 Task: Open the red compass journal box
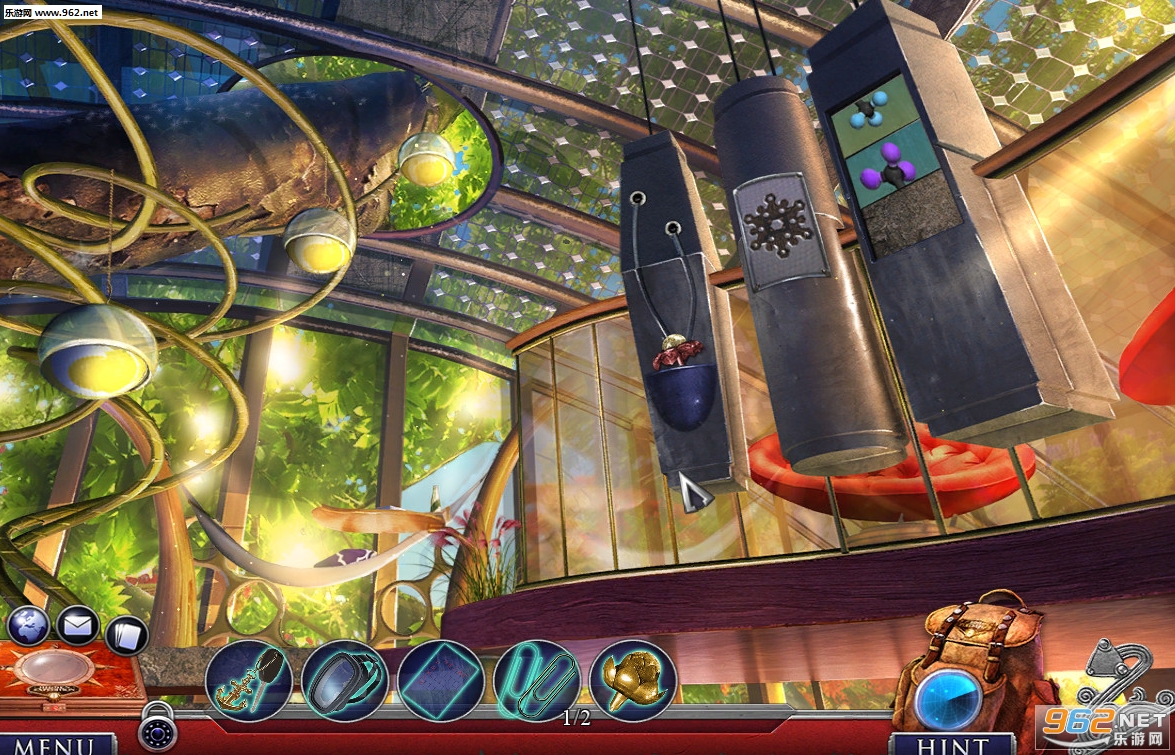click(67, 674)
